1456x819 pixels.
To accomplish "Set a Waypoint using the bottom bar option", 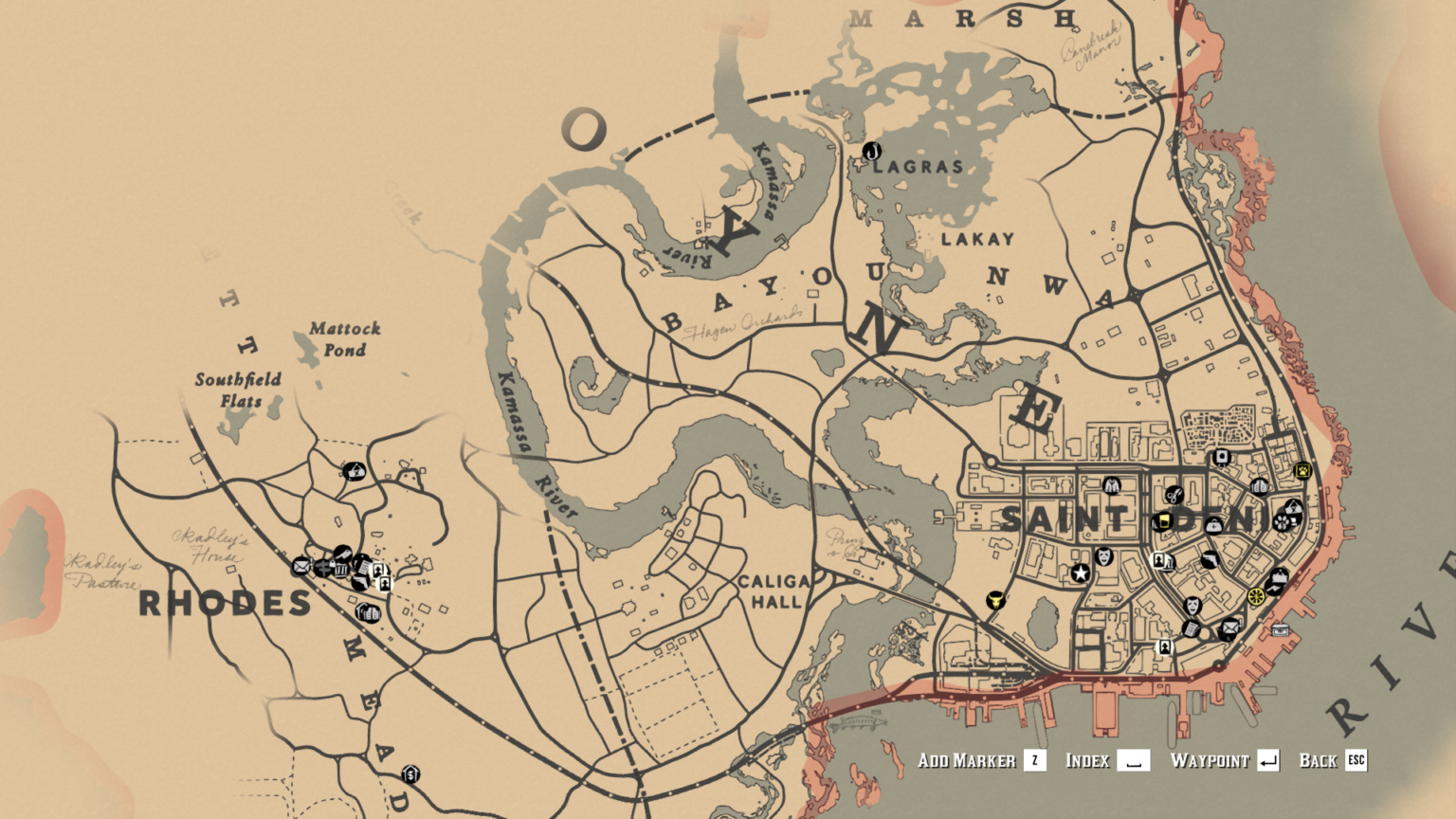I will click(1223, 760).
